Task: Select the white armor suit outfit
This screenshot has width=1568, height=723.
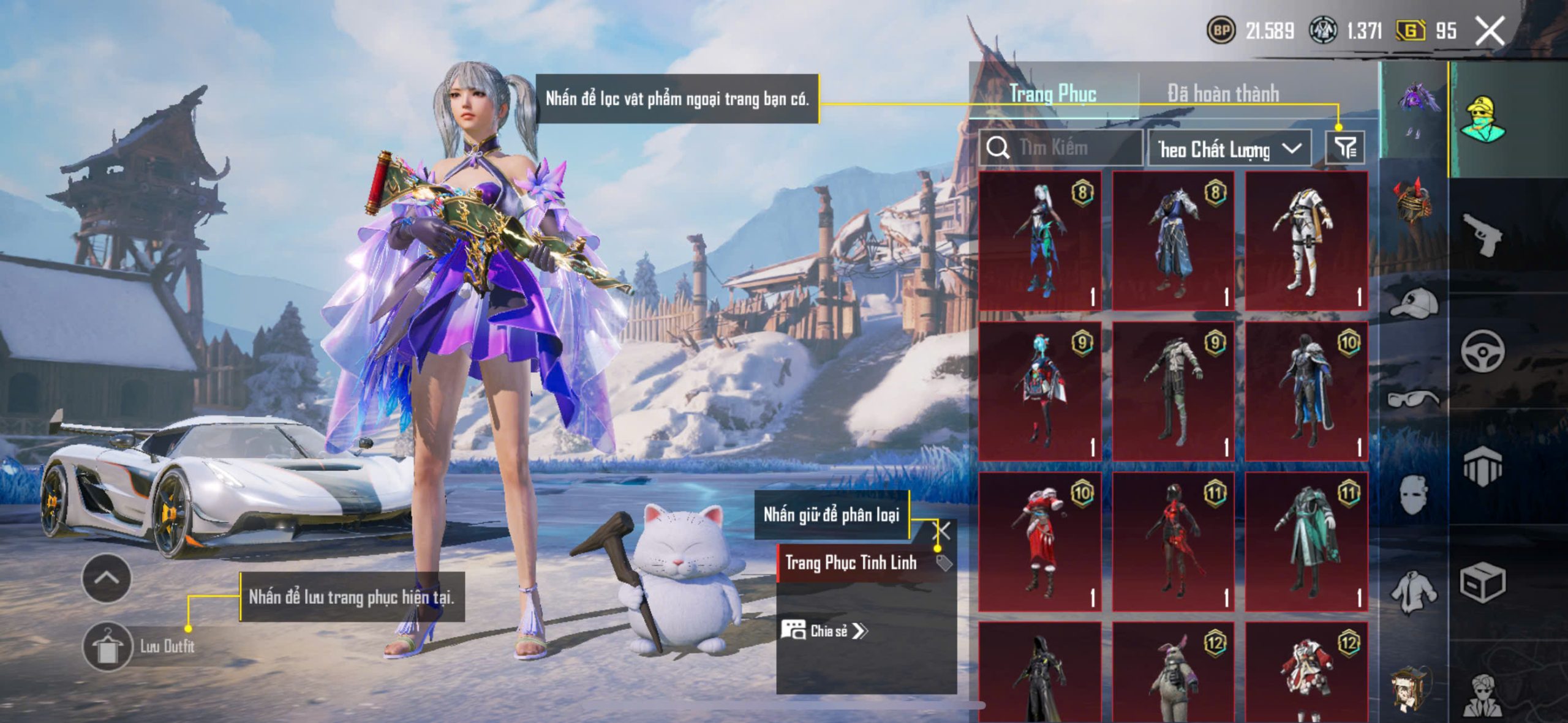Action: 1306,241
